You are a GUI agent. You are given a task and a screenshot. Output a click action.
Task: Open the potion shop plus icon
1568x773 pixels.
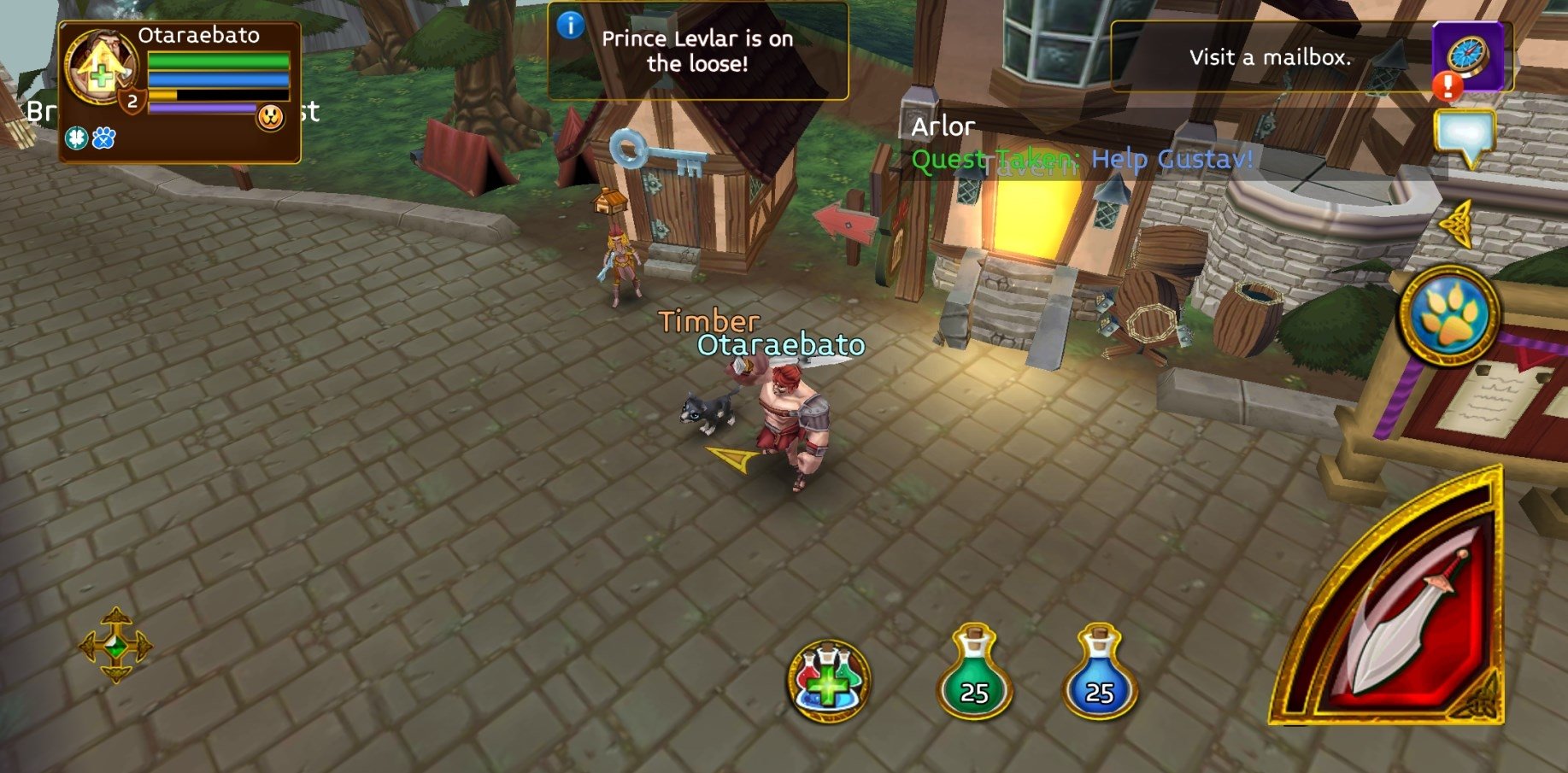(x=828, y=681)
